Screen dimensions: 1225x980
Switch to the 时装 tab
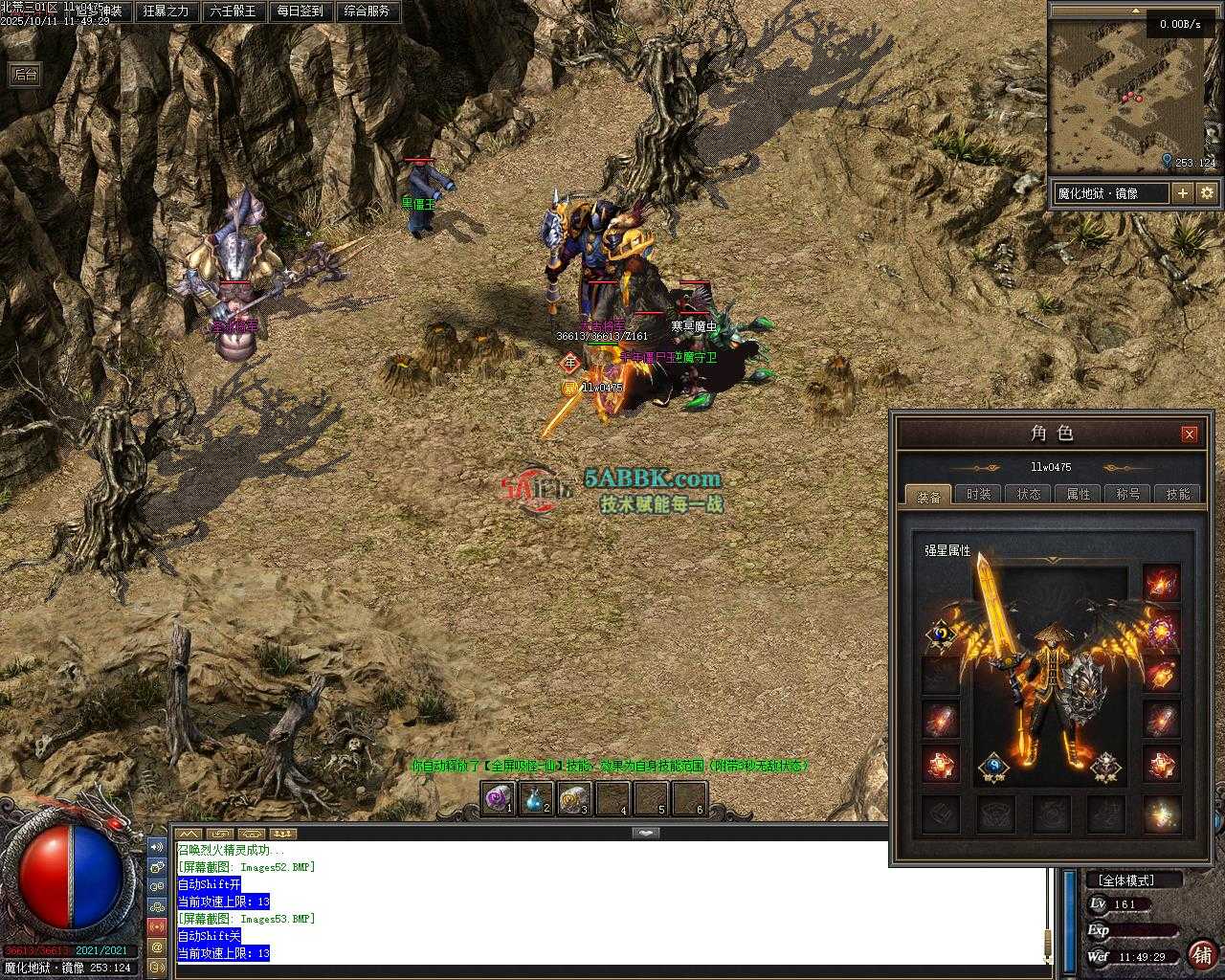point(978,494)
